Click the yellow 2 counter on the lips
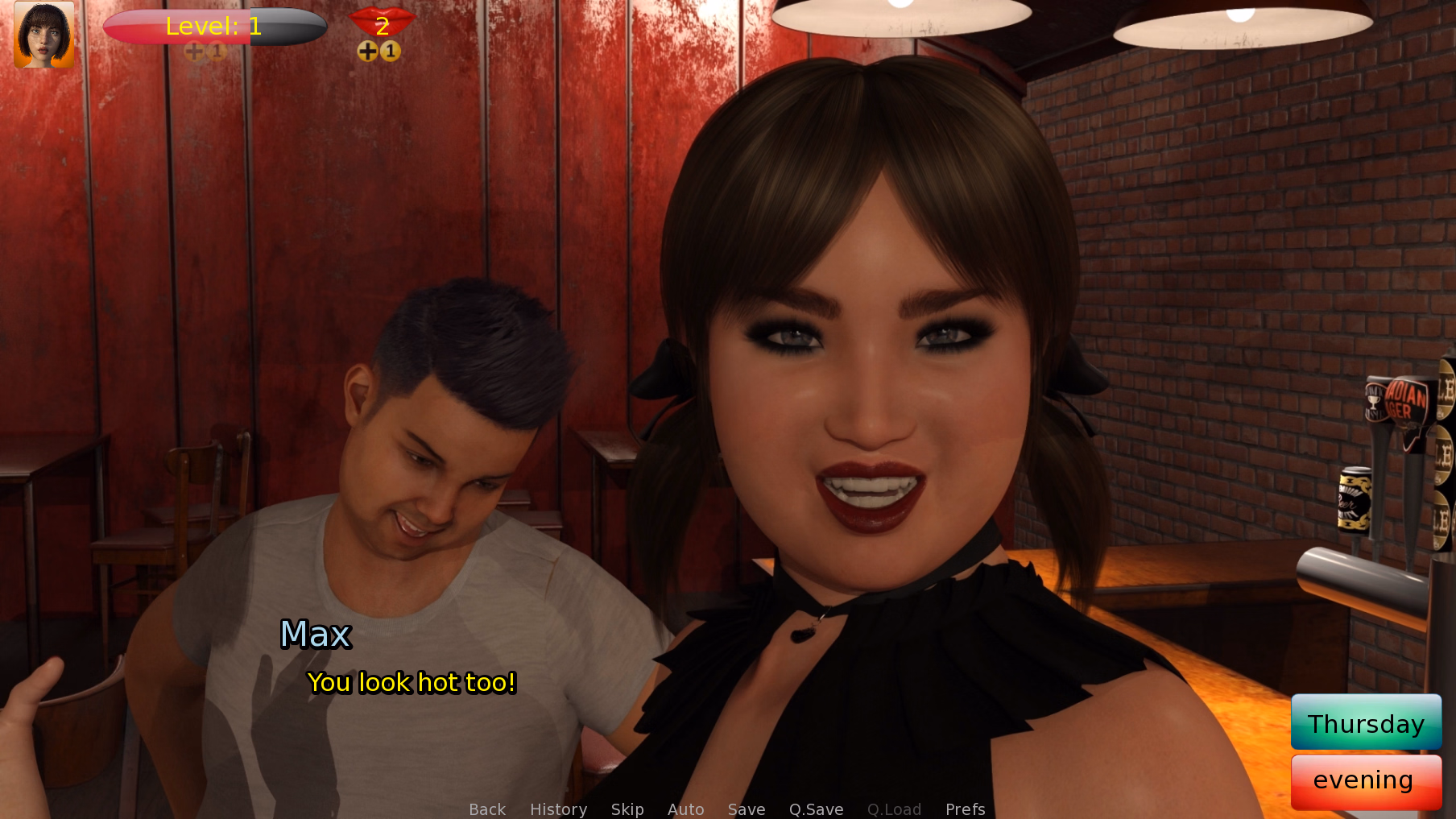The image size is (1456, 819). click(382, 27)
